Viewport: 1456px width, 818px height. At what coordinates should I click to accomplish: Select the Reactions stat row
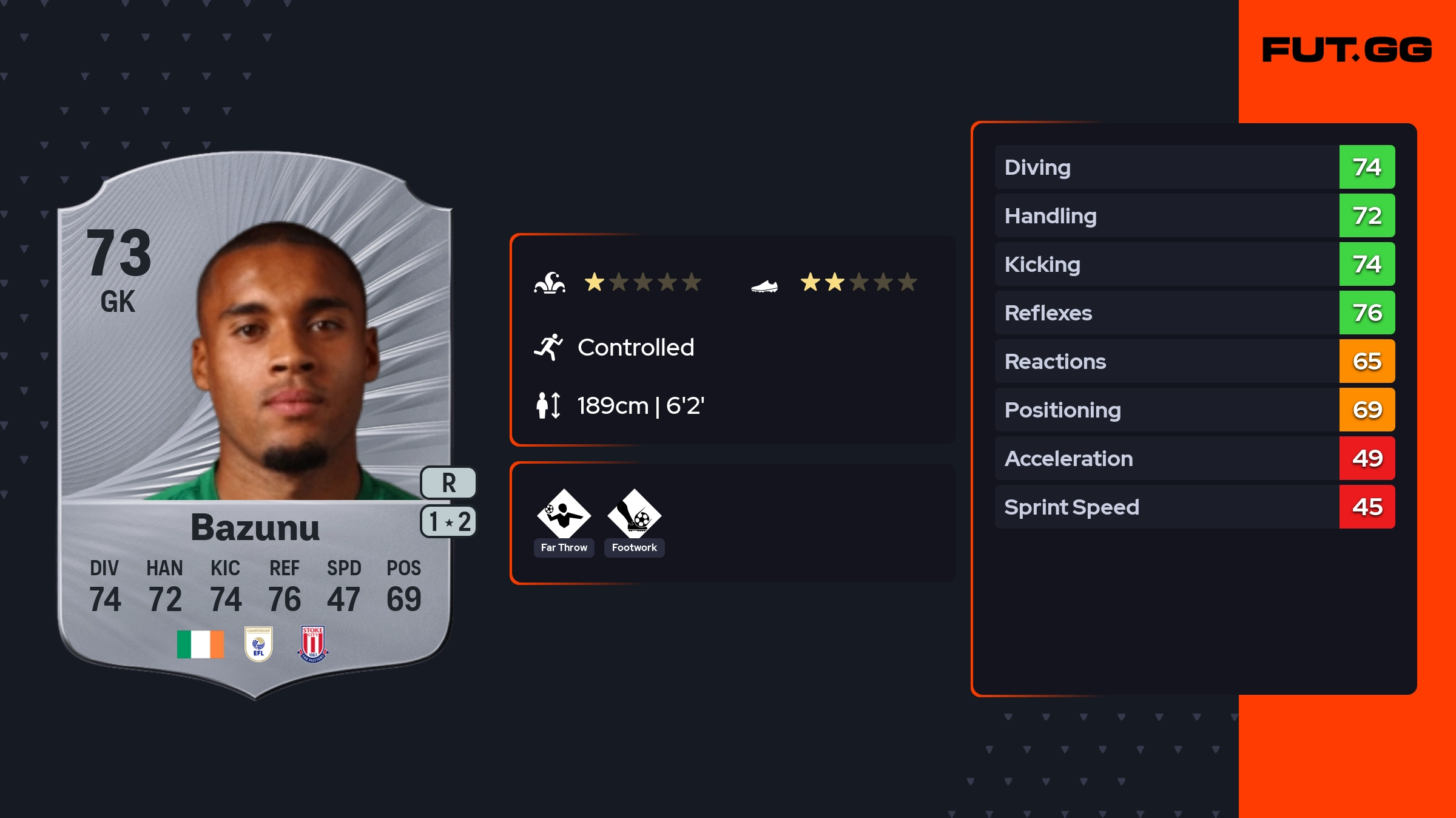[x=1194, y=361]
